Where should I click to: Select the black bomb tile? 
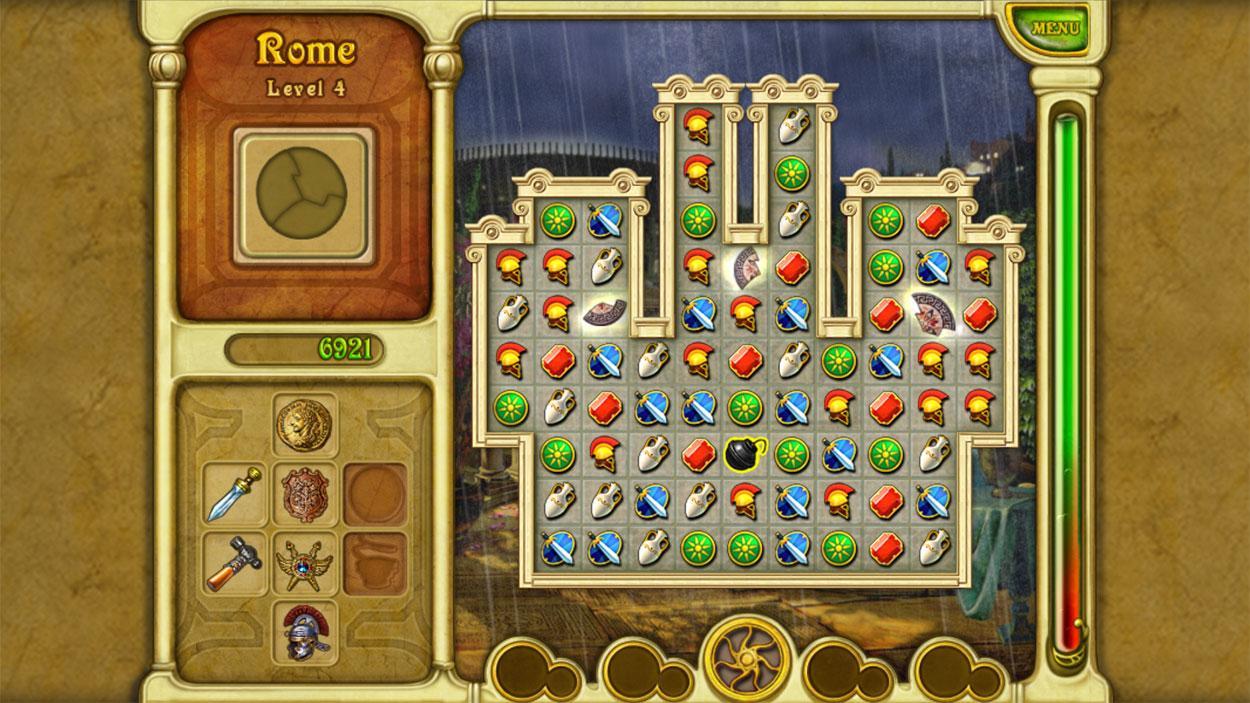coord(744,453)
